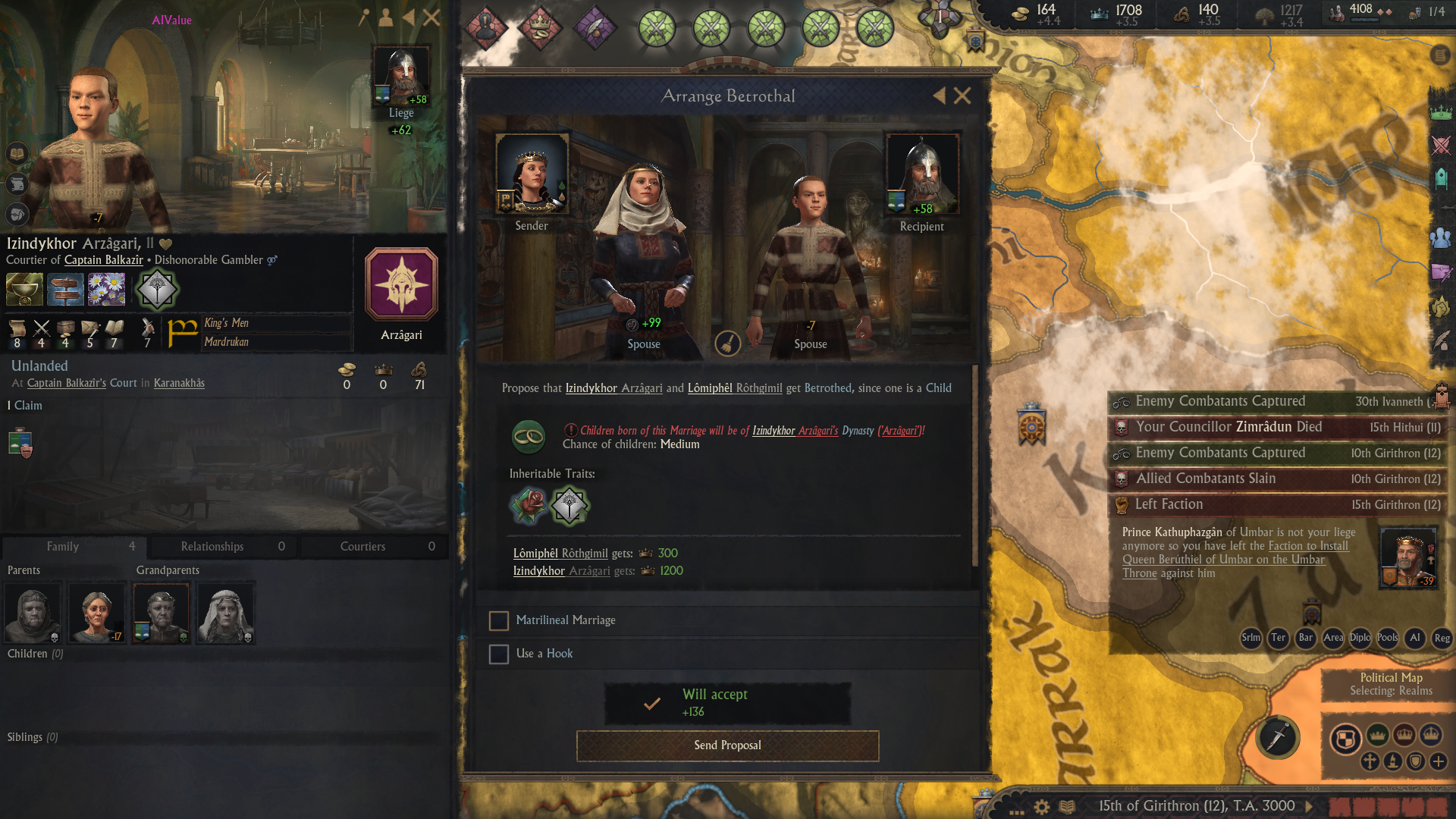
Task: Select the Diplo map mode button
Action: [1360, 638]
